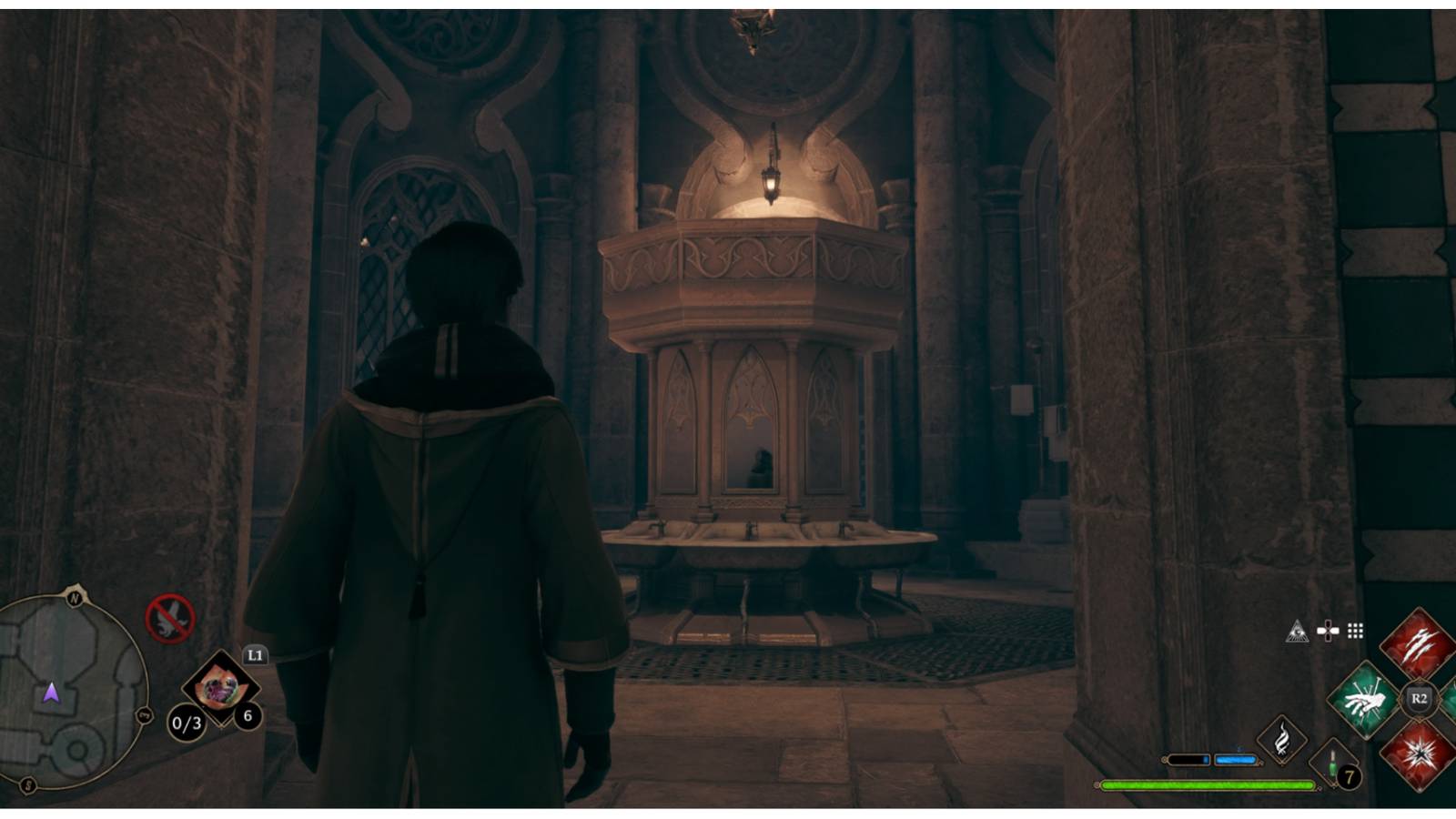Screen dimensions: 1456x819
Task: Click the 0/3 plant counter badge
Action: click(186, 723)
